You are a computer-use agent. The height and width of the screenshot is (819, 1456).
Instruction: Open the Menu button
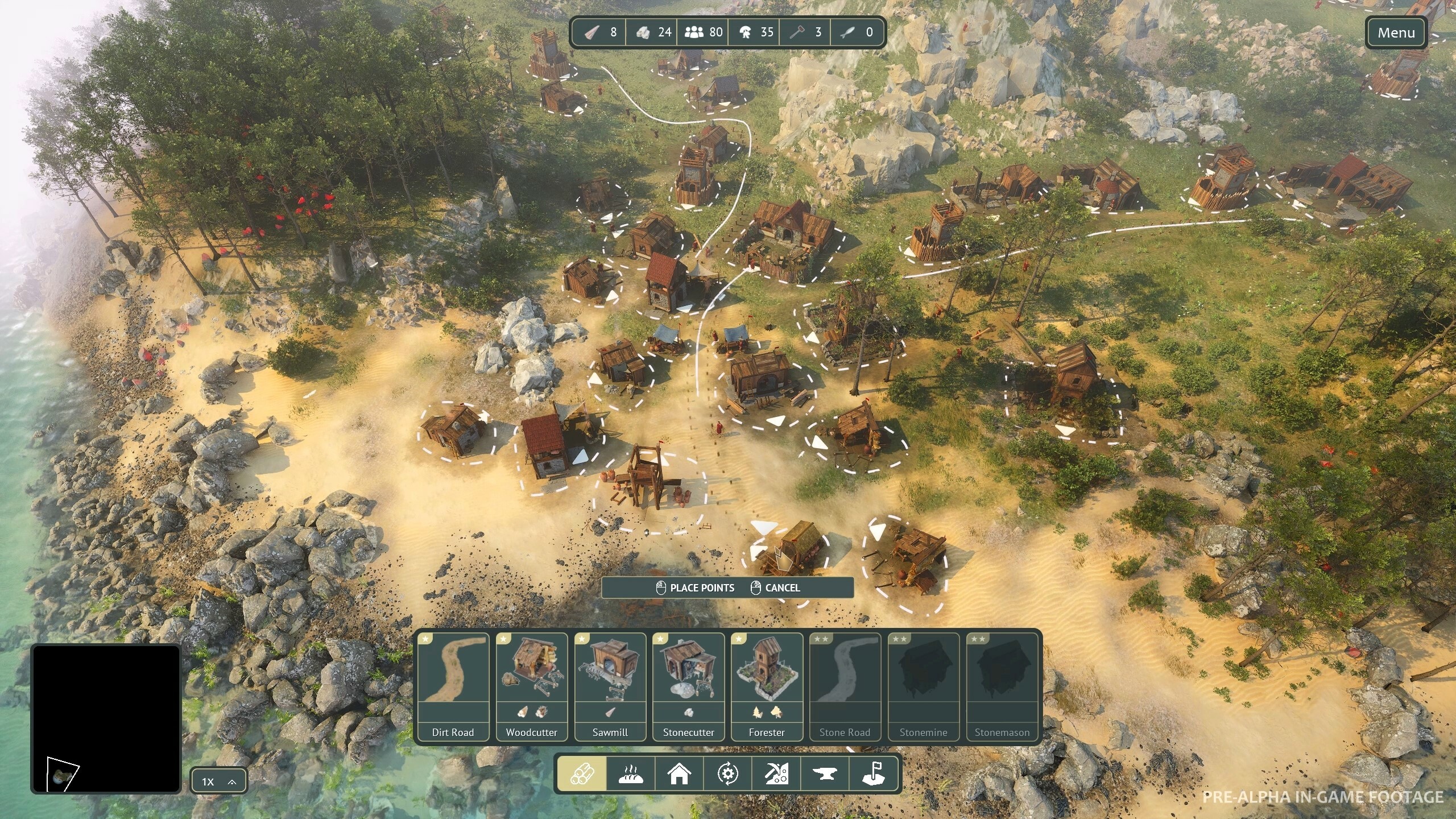[x=1396, y=33]
